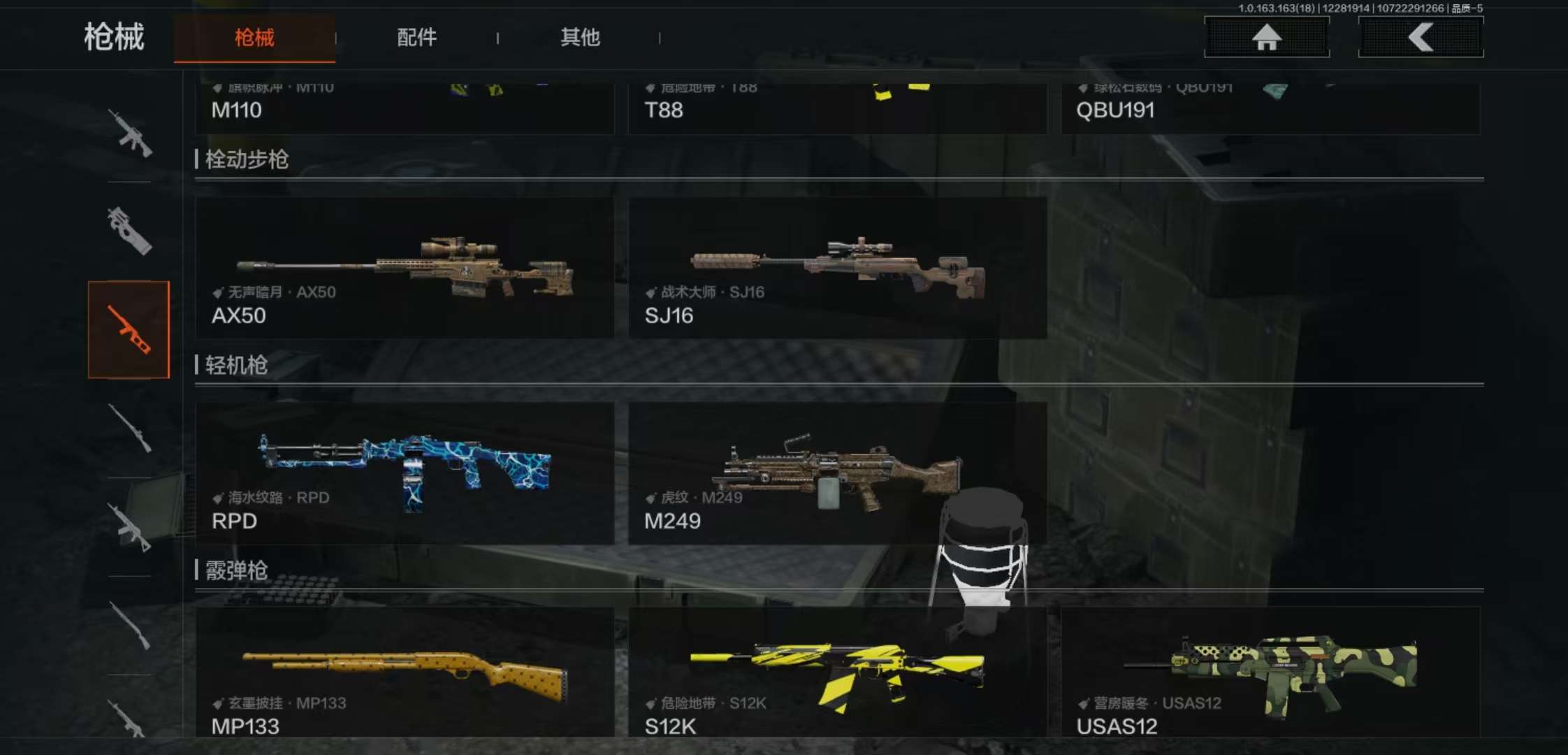Open the P90-style submachine gun category

point(129,231)
